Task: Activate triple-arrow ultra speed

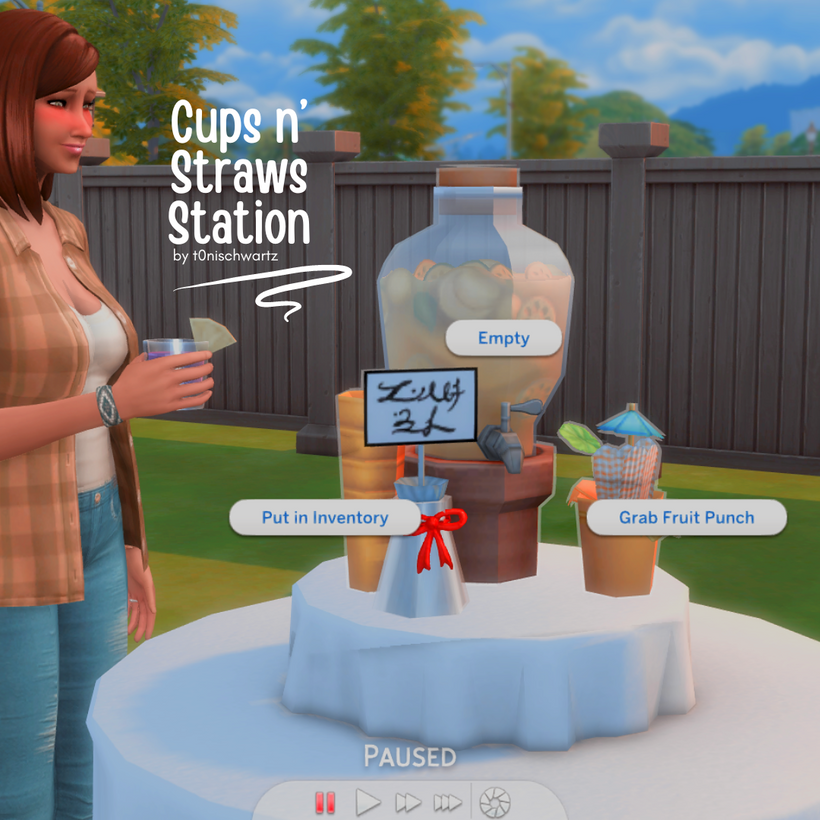Action: (447, 802)
